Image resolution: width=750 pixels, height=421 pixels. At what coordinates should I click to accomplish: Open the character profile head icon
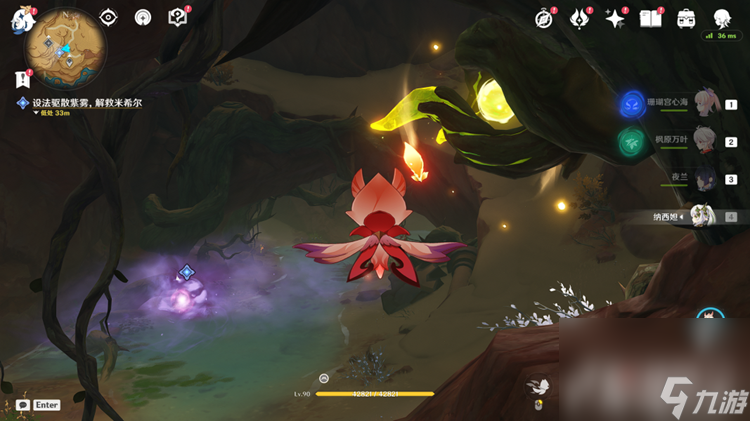(722, 18)
